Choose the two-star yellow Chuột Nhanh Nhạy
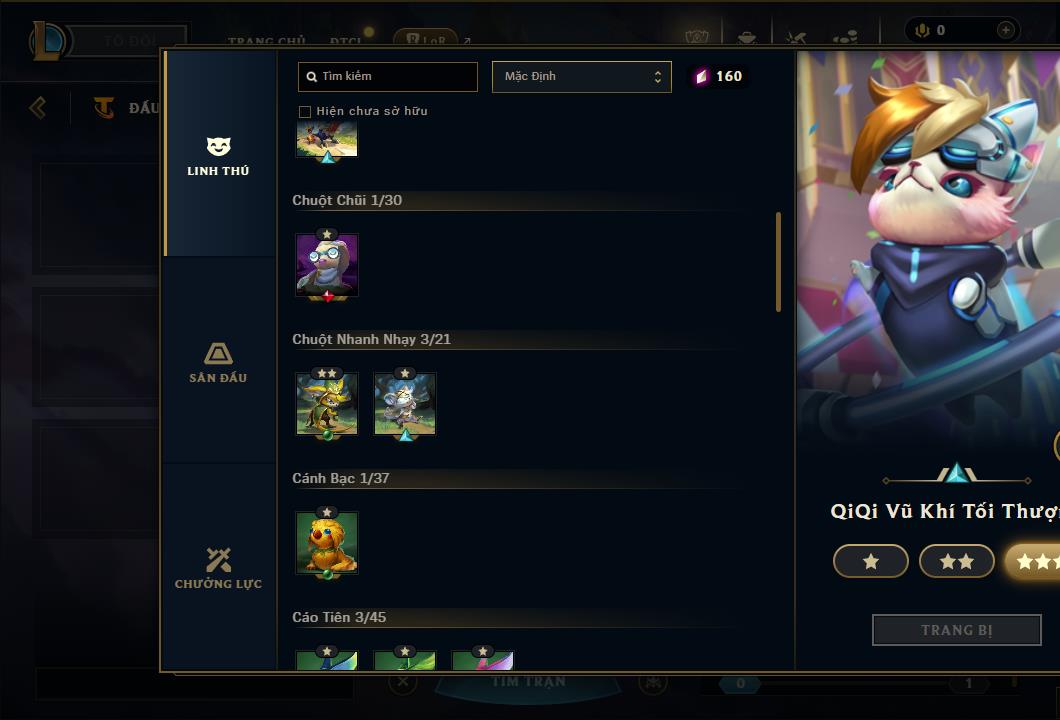1060x720 pixels. point(327,404)
